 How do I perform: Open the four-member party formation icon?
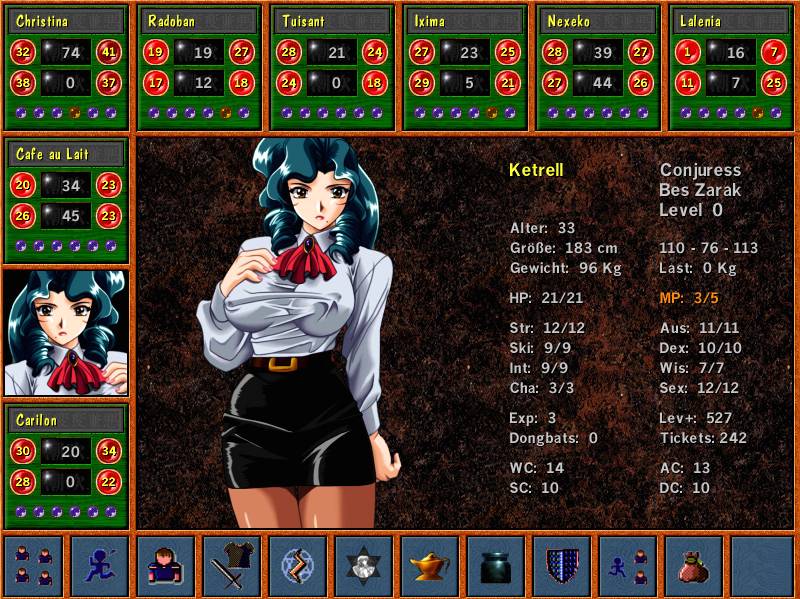click(x=33, y=566)
